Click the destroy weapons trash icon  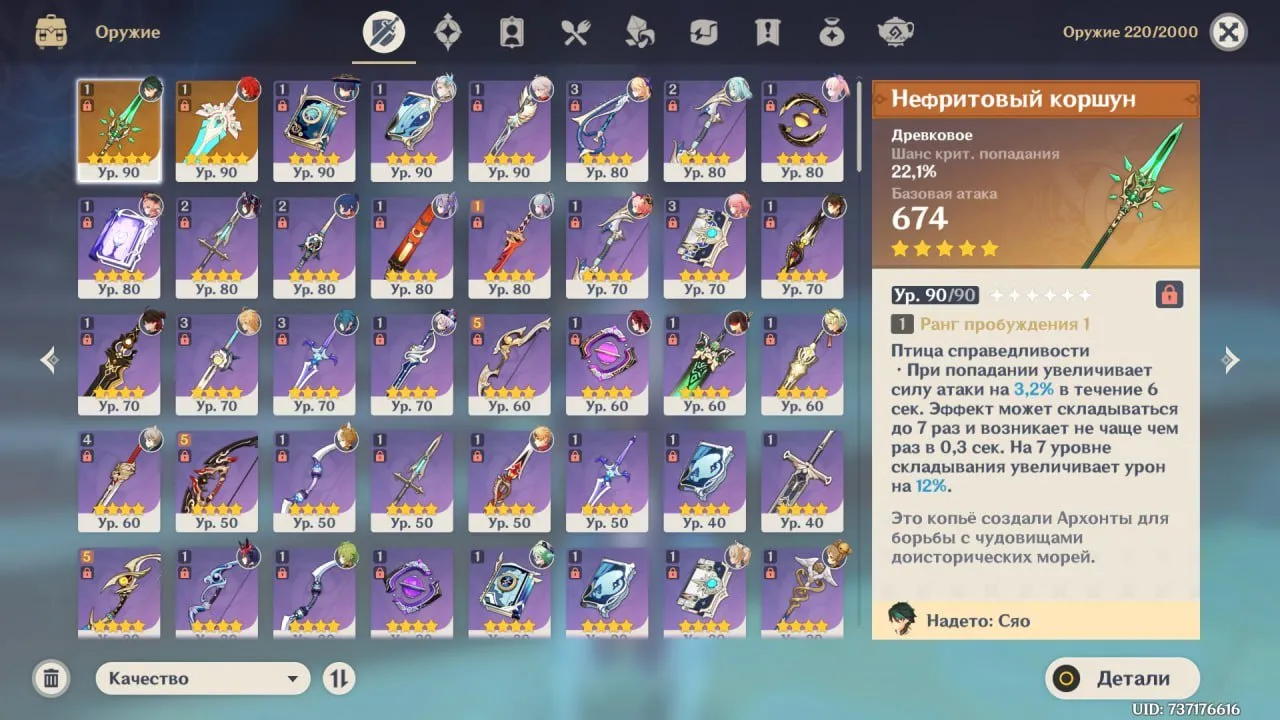[50, 678]
